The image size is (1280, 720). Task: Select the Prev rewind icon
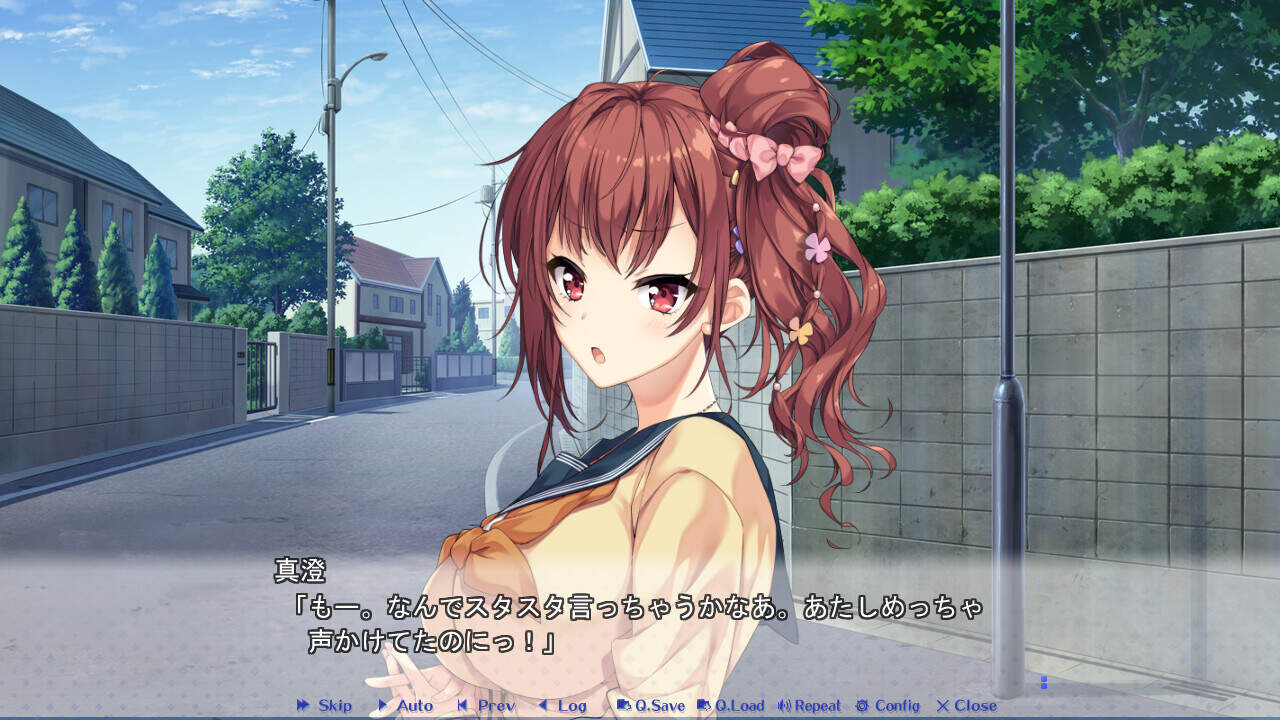click(460, 705)
